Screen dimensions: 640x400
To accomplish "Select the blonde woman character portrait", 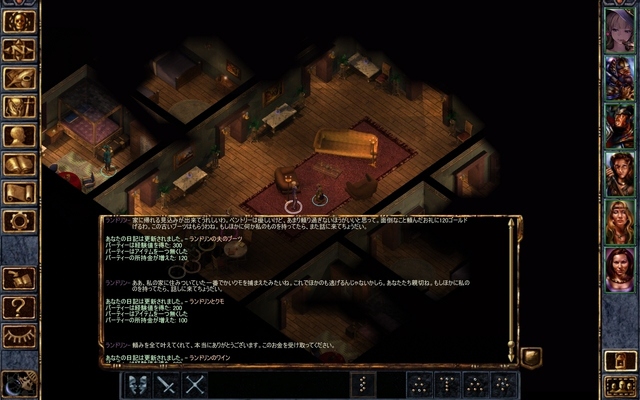I will [619, 220].
